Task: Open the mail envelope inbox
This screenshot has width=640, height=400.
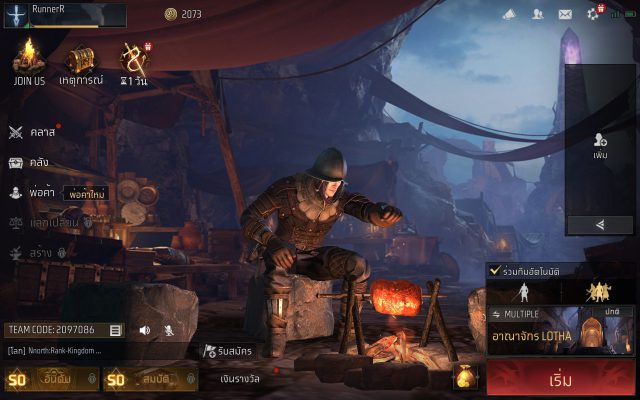Action: (565, 14)
